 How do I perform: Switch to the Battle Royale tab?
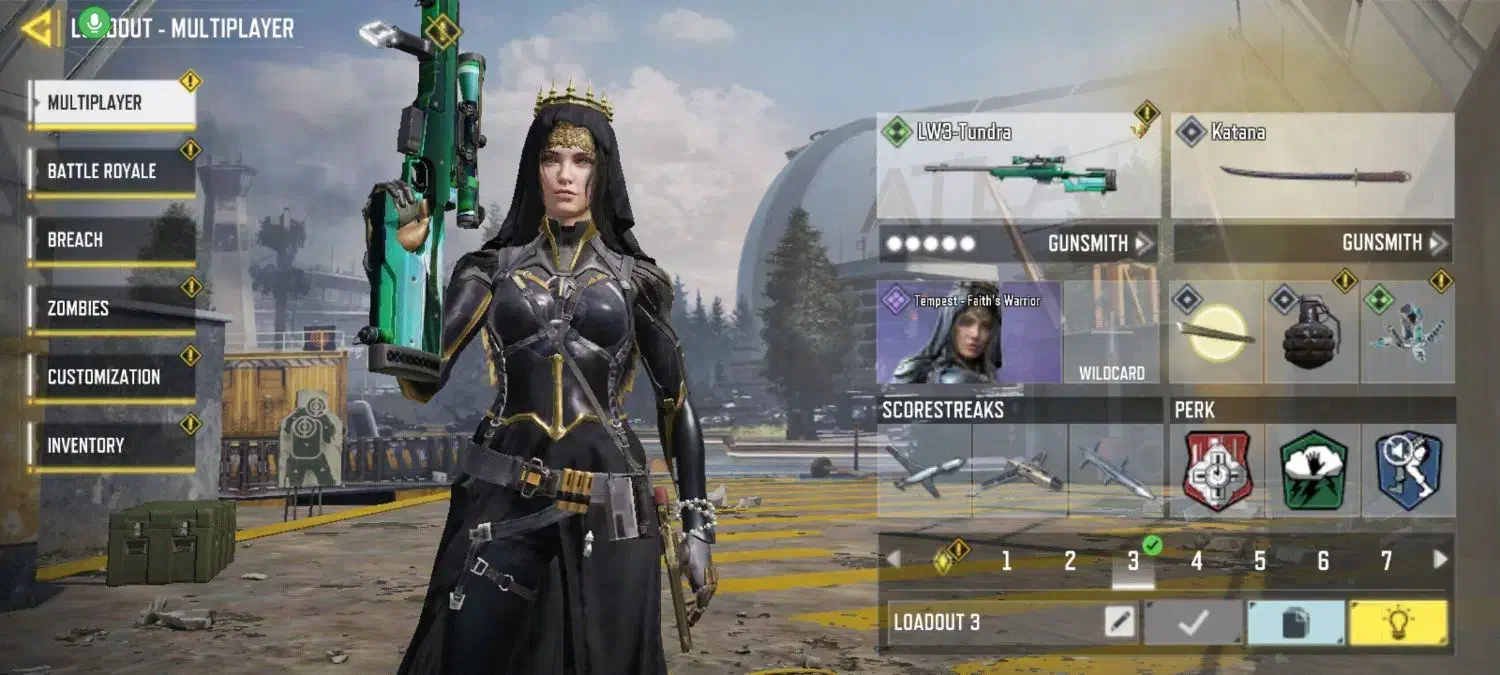(x=112, y=171)
